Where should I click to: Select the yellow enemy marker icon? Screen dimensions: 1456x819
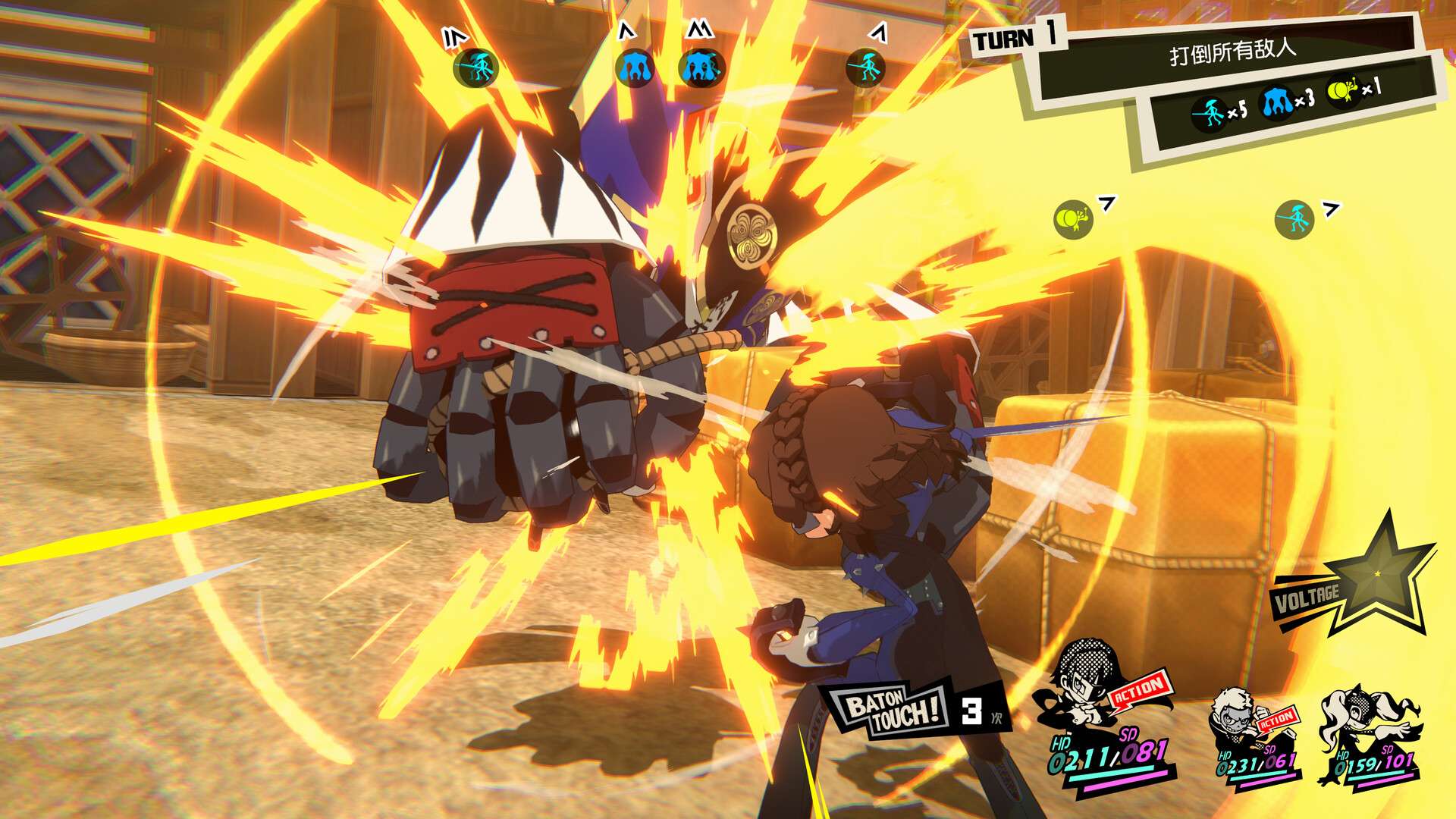coord(1073,220)
